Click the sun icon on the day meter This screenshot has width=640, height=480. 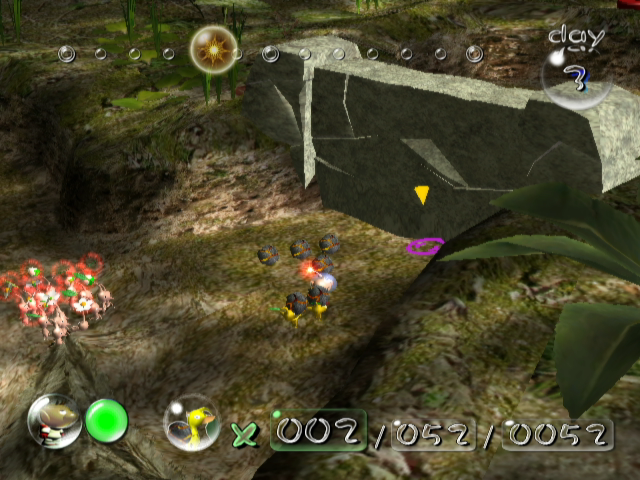(x=213, y=46)
